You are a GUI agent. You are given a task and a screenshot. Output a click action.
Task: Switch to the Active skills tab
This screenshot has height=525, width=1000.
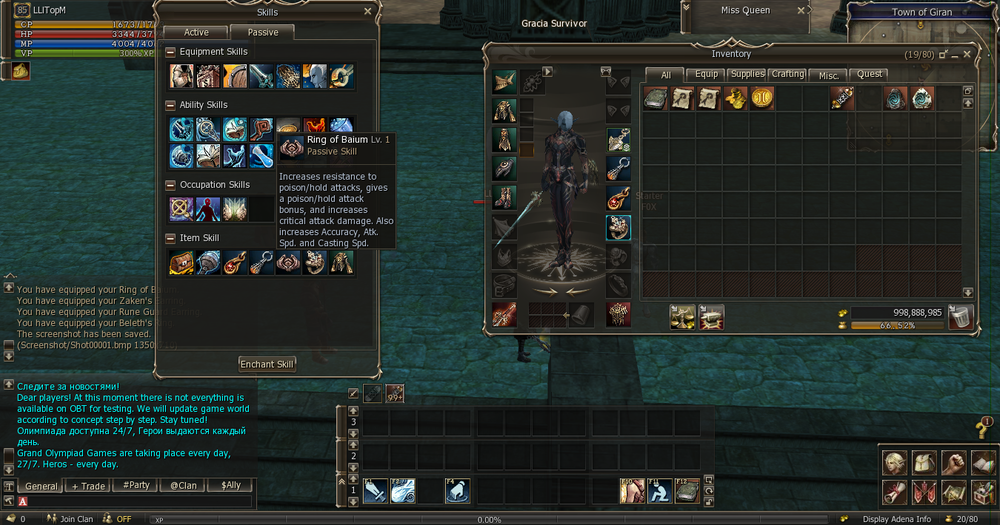pos(196,33)
